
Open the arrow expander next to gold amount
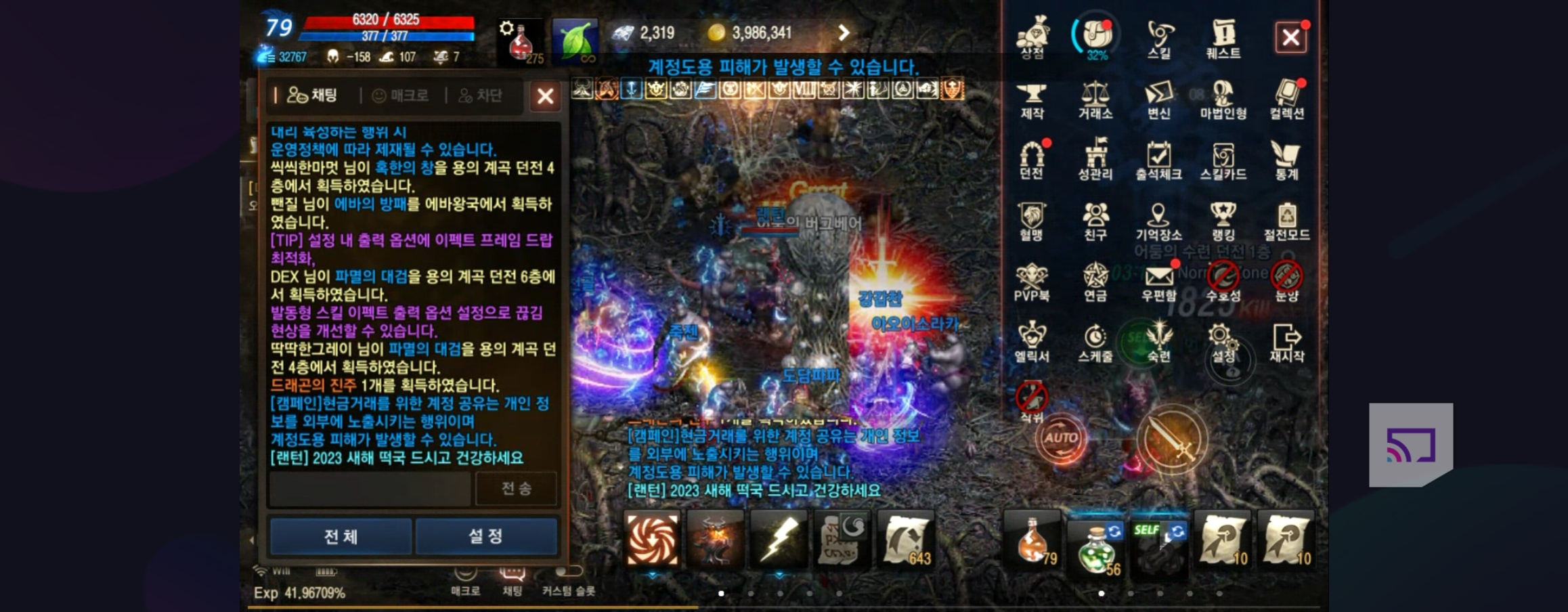[844, 32]
